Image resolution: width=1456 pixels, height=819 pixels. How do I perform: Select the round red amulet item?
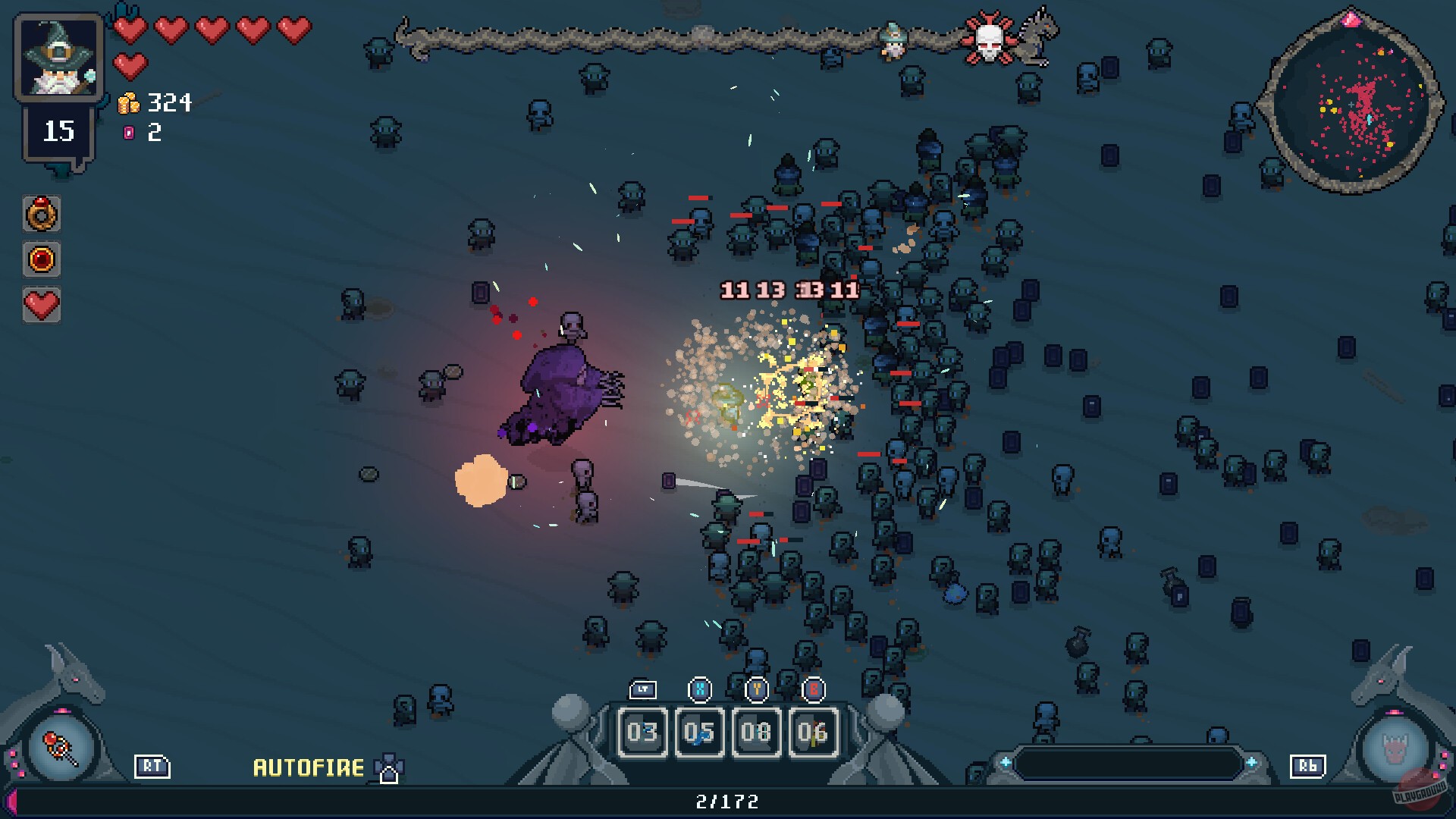click(x=42, y=260)
